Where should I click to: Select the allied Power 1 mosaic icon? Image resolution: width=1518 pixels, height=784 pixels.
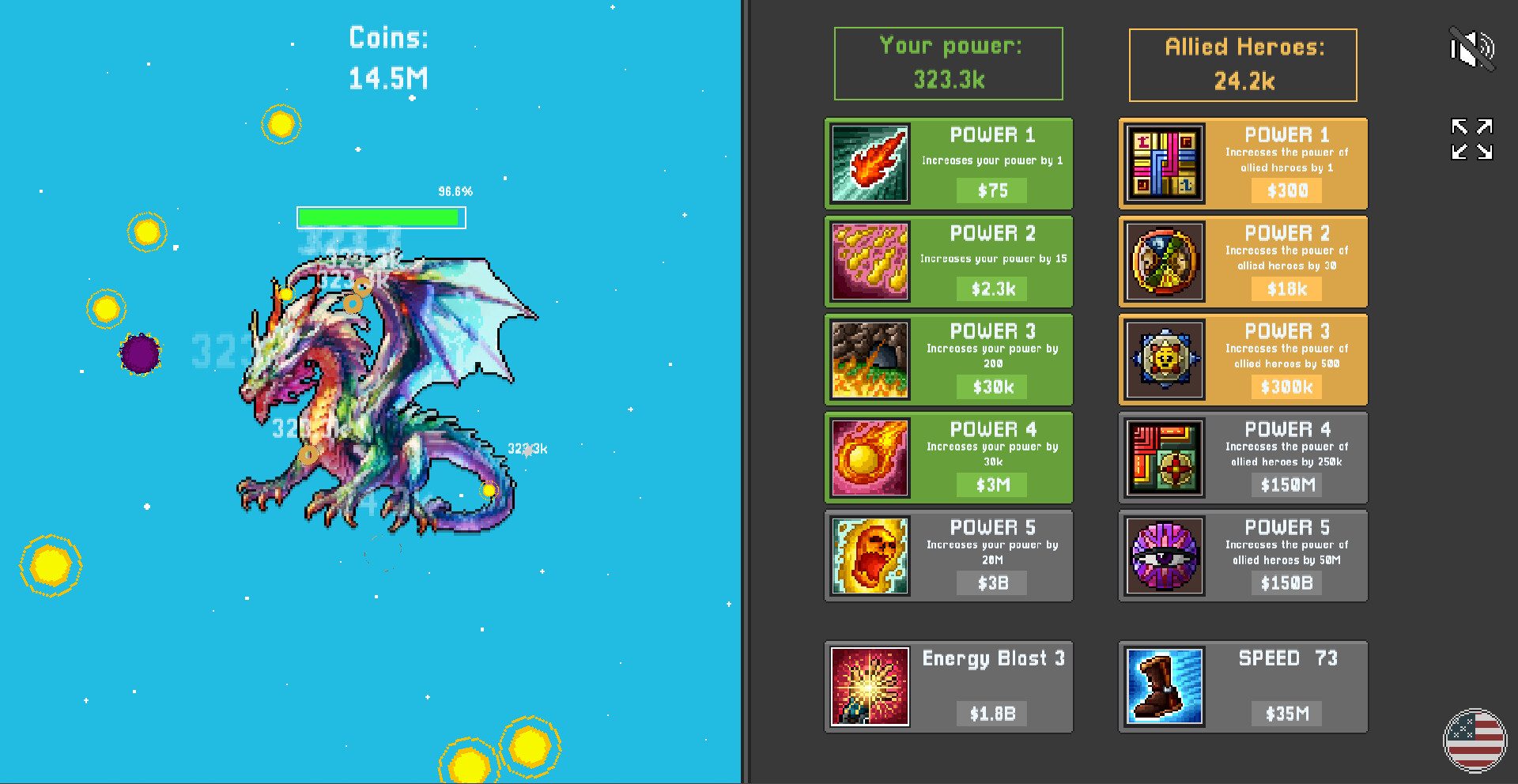coord(1164,164)
